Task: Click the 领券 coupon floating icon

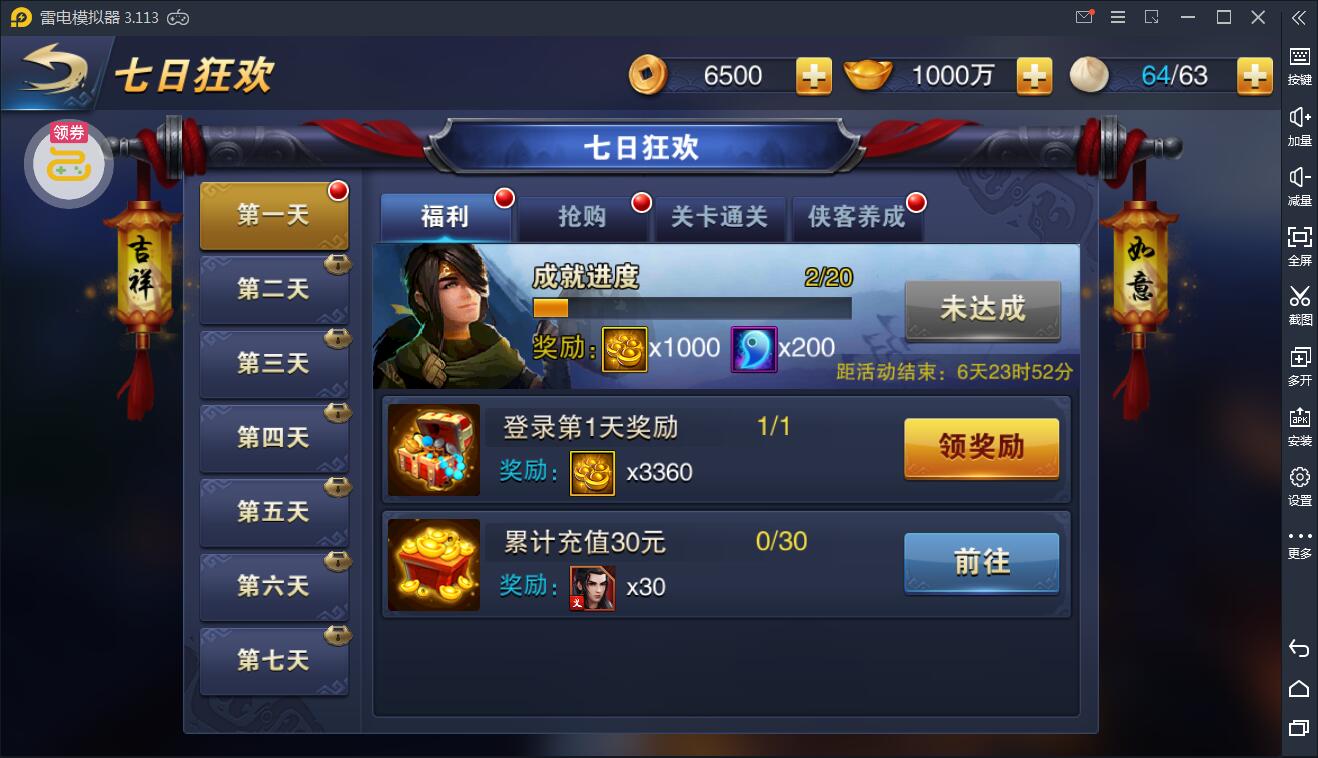Action: tap(68, 162)
